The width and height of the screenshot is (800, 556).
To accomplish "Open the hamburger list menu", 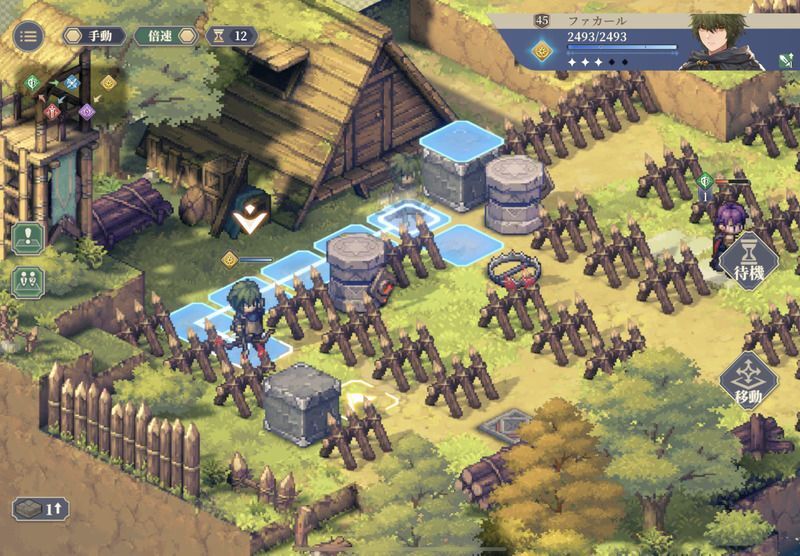I will tap(27, 36).
